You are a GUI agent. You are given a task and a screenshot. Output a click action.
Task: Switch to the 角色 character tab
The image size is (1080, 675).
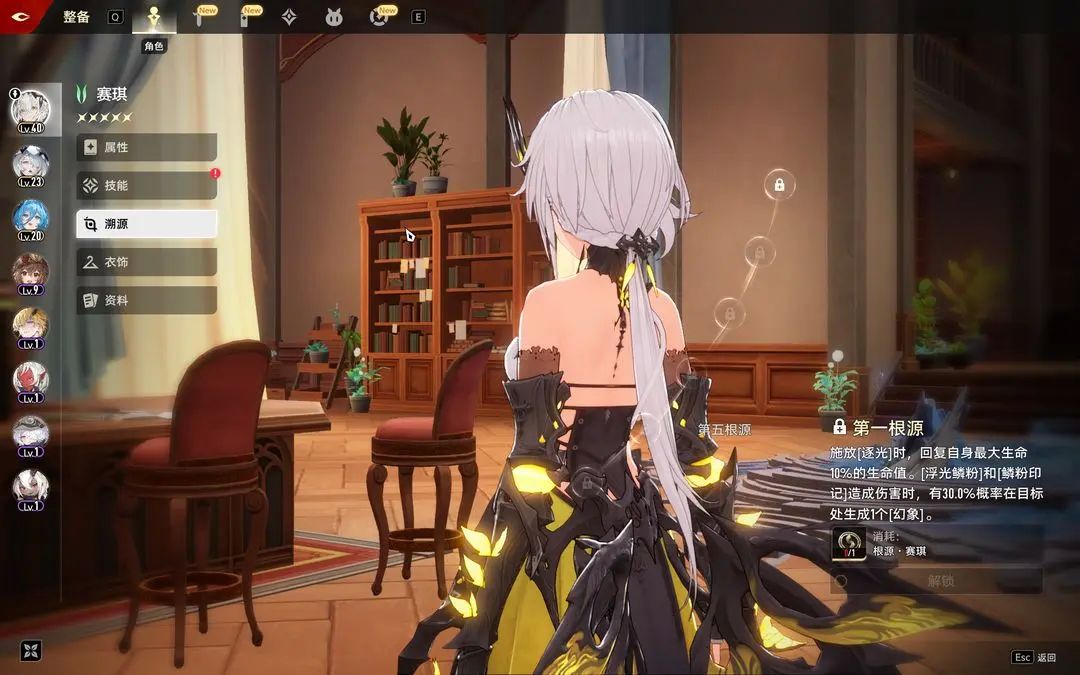click(153, 17)
